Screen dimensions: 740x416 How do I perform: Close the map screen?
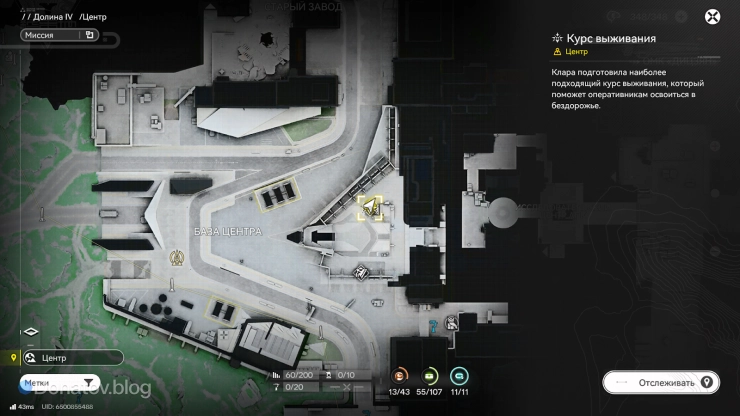pyautogui.click(x=712, y=16)
